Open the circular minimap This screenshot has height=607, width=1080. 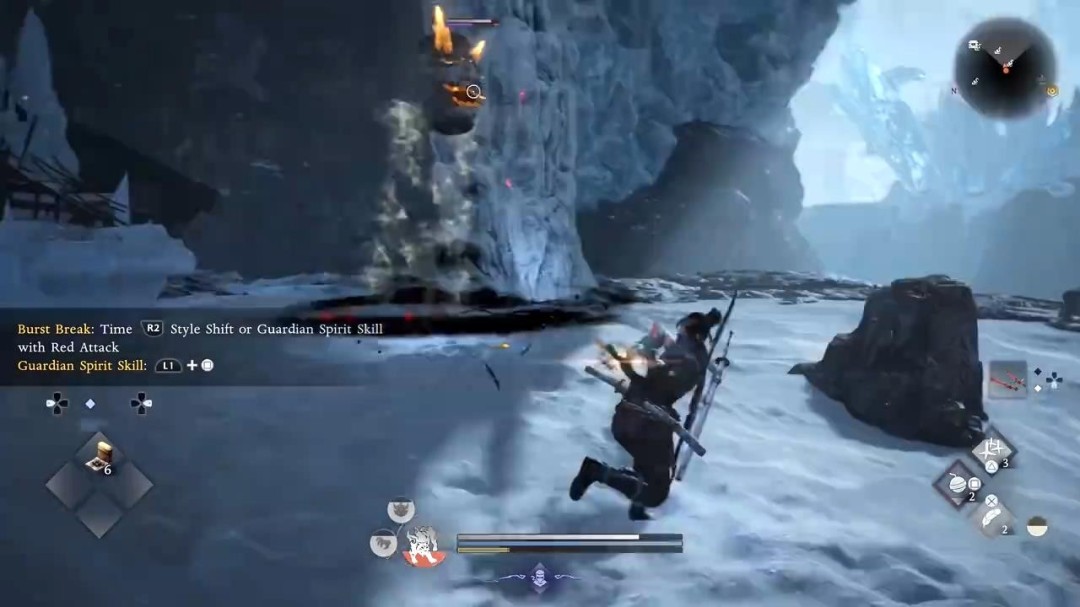(1005, 68)
